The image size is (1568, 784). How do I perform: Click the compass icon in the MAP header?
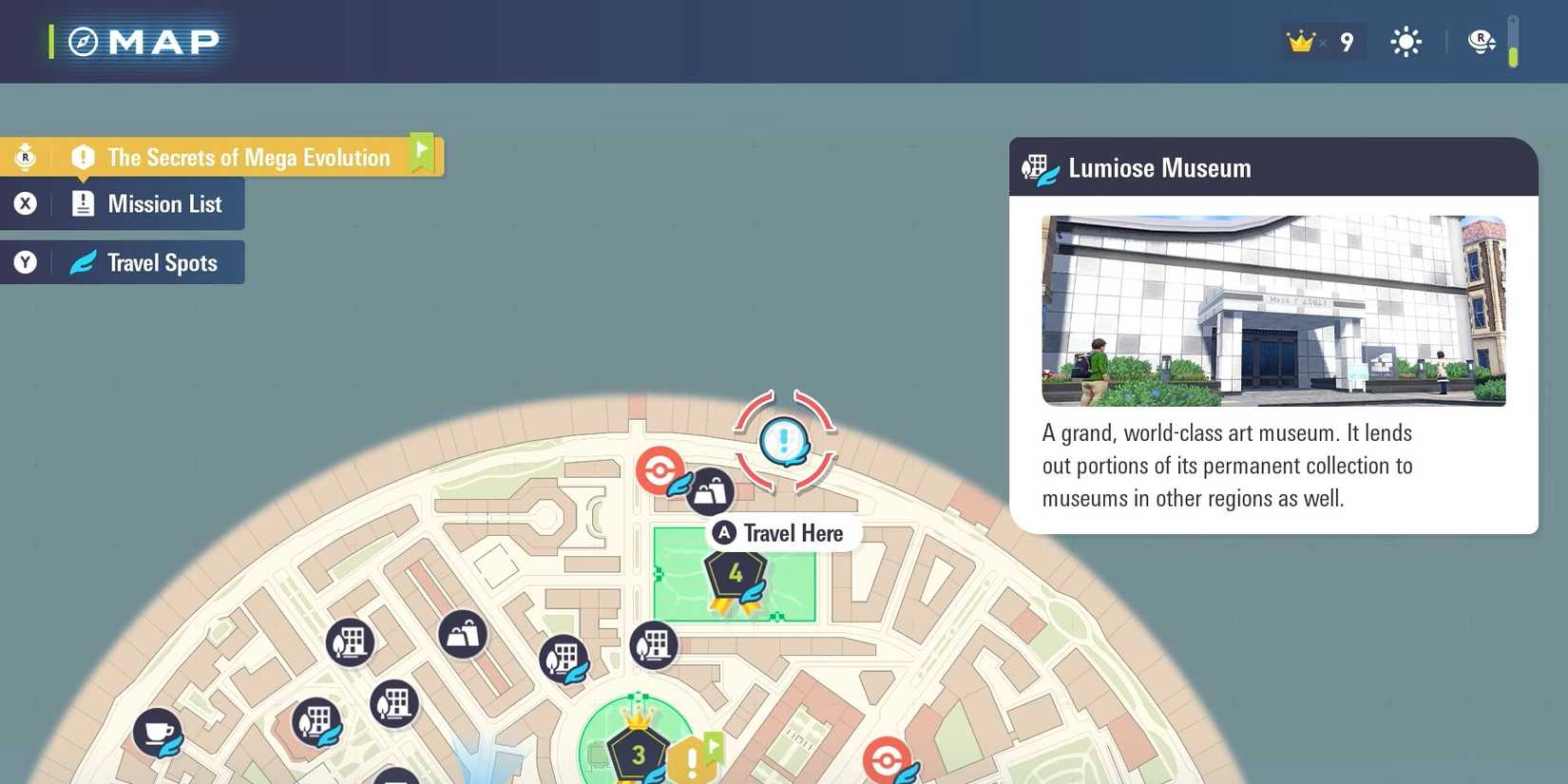(x=84, y=41)
